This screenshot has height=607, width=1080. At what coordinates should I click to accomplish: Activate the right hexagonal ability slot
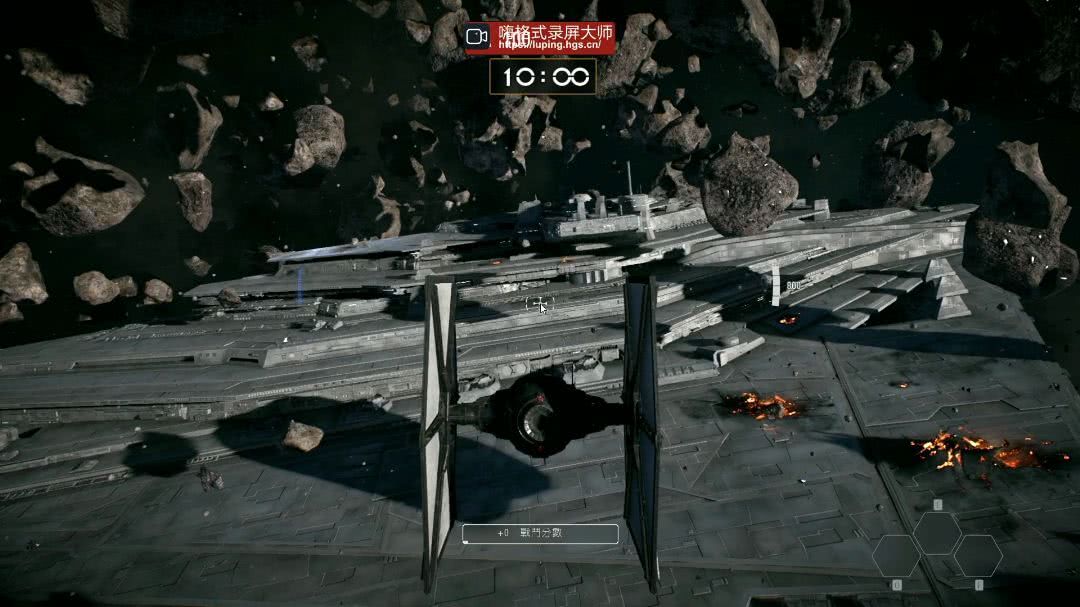(977, 555)
